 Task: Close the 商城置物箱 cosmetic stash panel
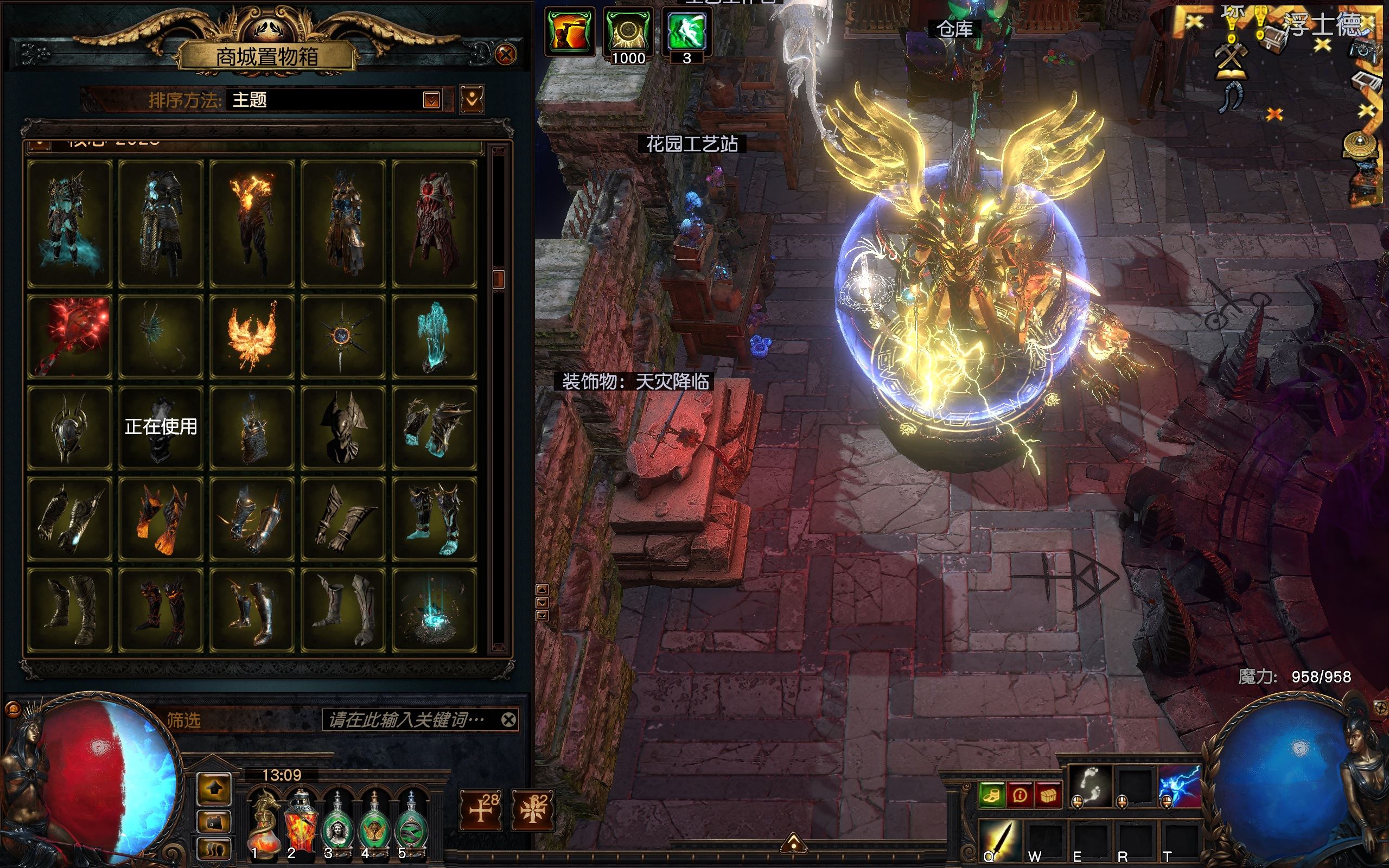[x=505, y=55]
